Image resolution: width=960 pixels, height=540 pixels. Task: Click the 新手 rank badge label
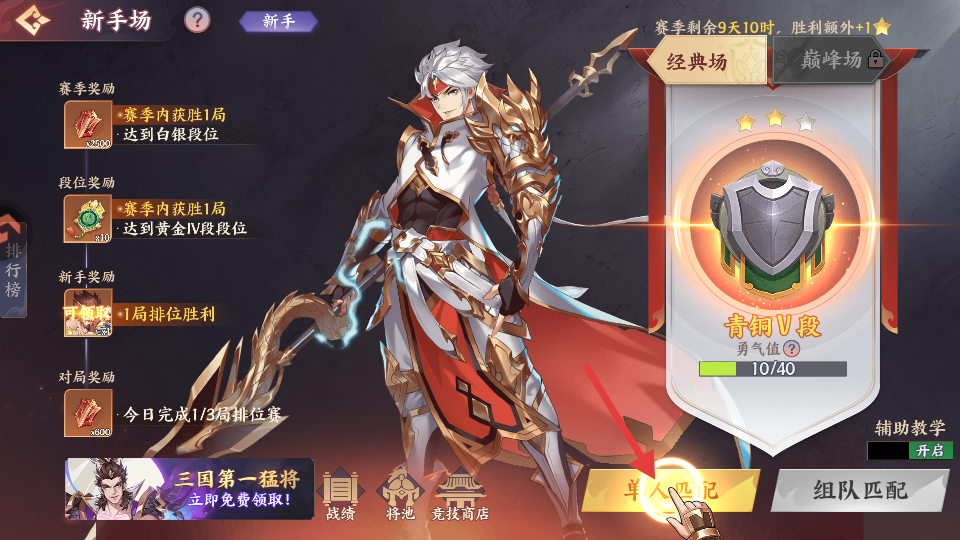[279, 21]
